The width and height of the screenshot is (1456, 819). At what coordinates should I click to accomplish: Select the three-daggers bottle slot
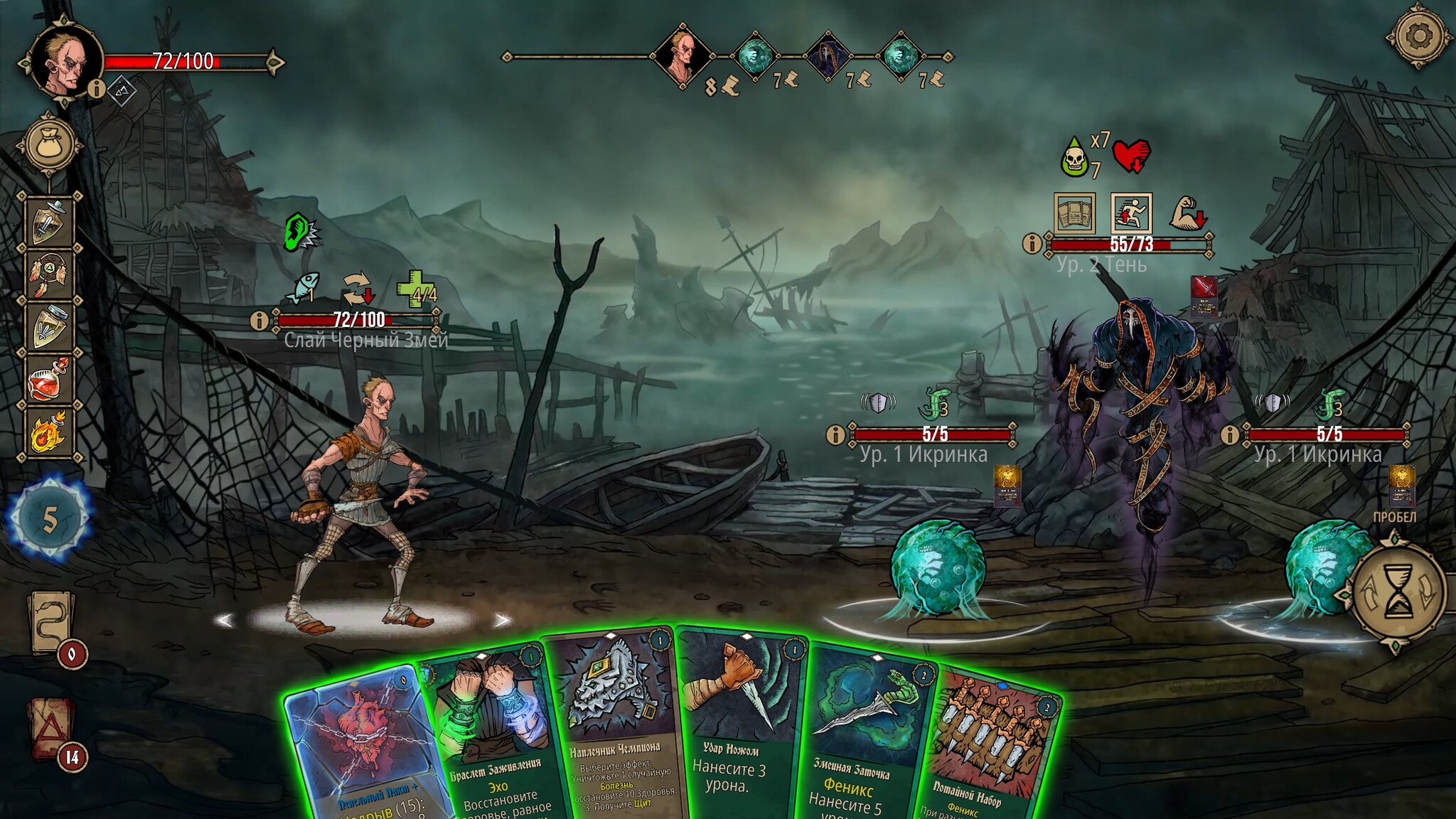(x=50, y=327)
